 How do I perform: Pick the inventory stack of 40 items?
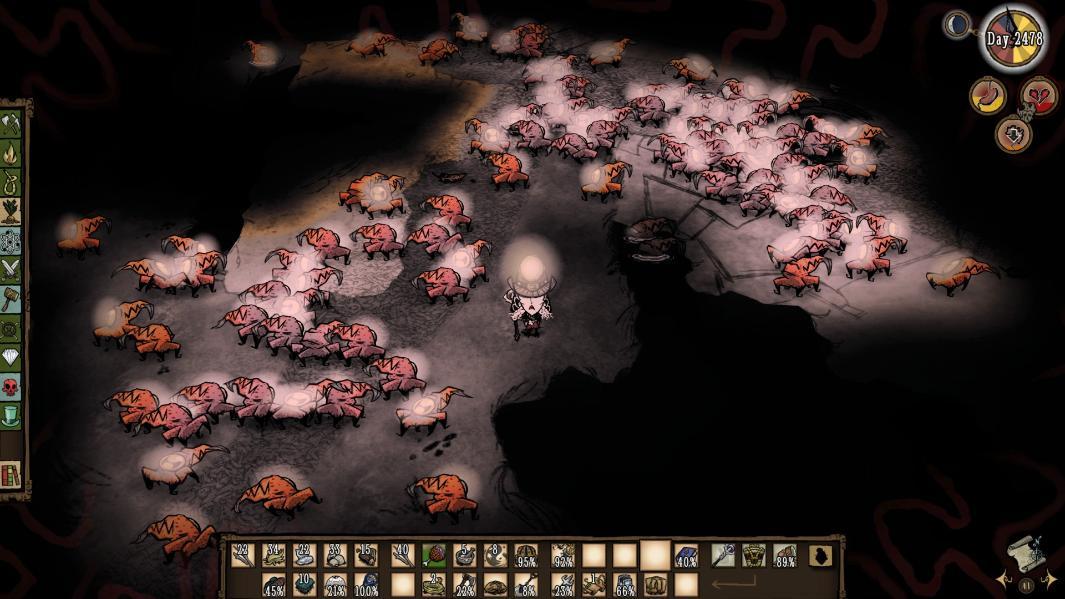(402, 555)
